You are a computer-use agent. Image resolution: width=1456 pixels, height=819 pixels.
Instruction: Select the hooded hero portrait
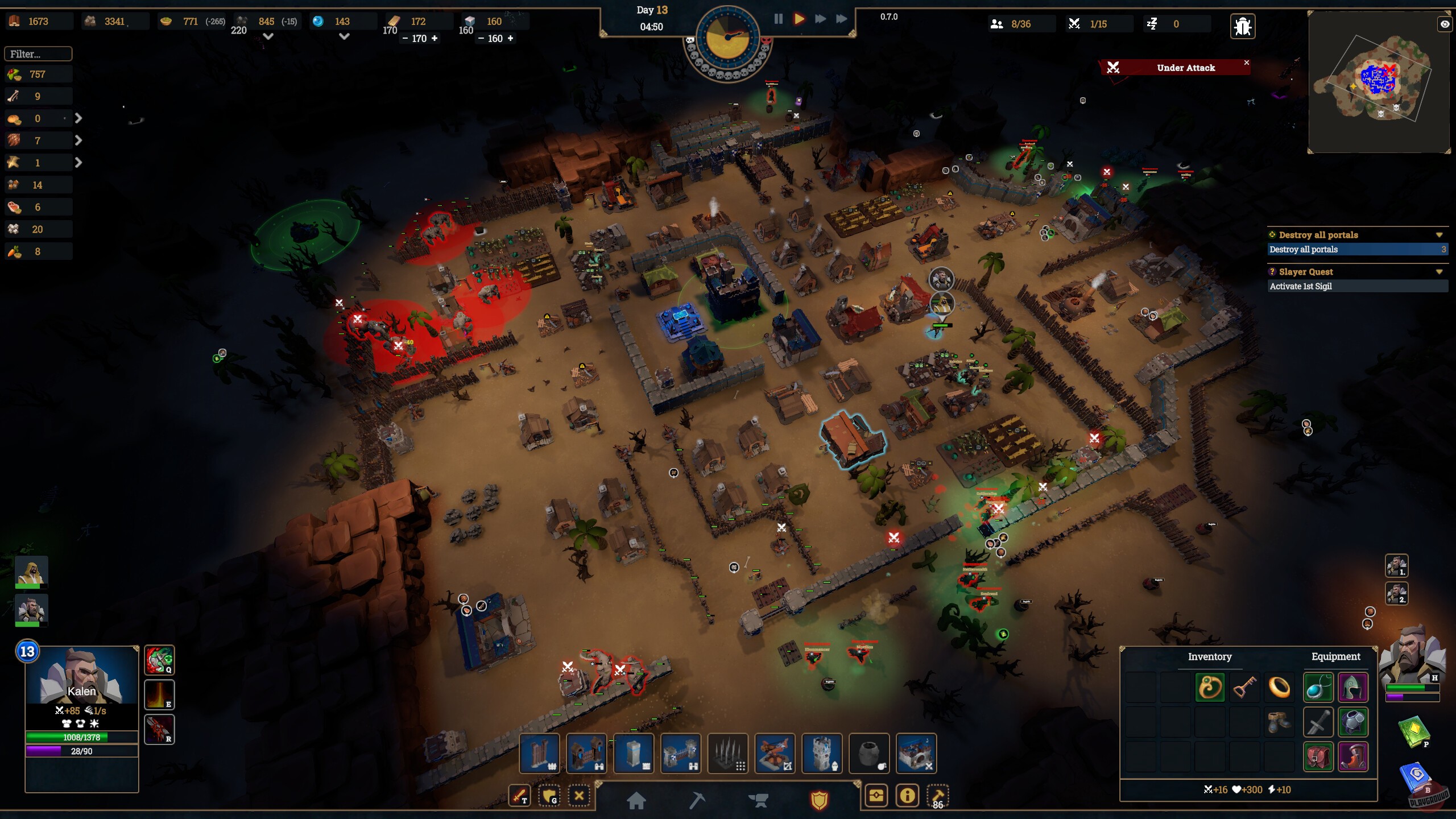coord(31,572)
